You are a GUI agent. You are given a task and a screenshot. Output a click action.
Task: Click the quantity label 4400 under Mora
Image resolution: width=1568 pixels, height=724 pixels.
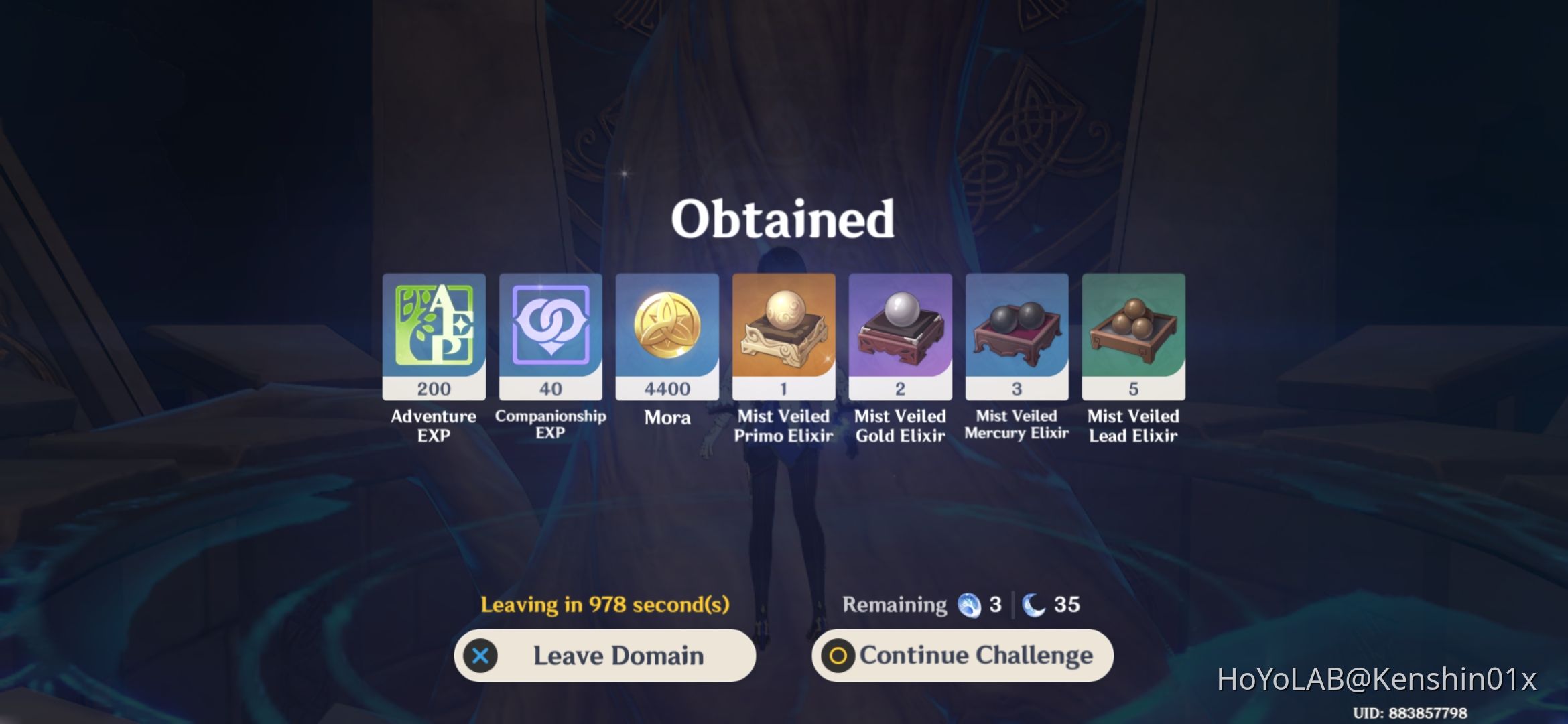tap(667, 388)
